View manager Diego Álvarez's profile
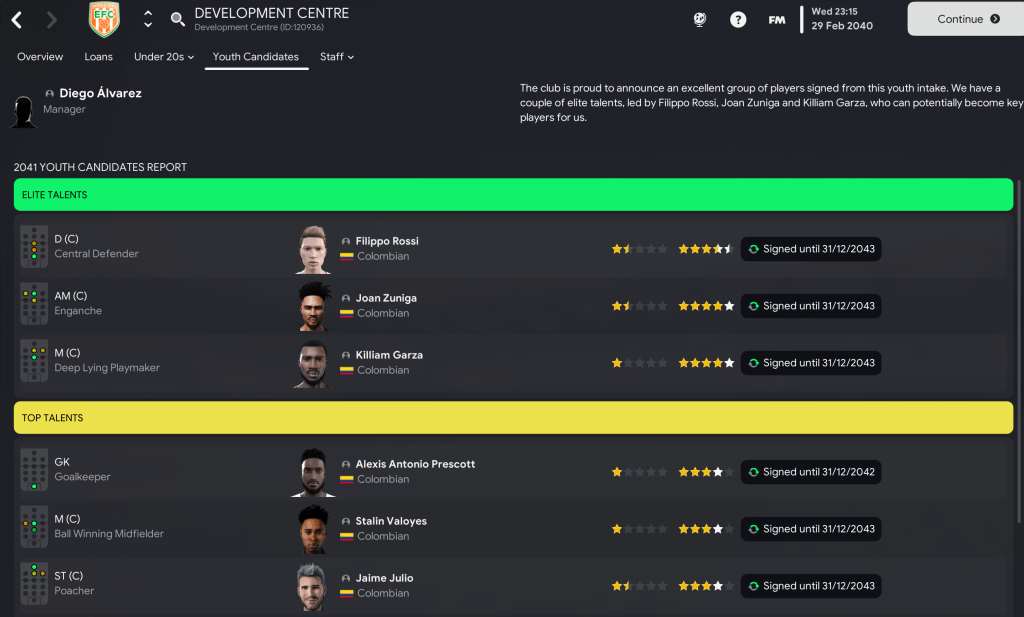The image size is (1024, 617). click(x=100, y=93)
